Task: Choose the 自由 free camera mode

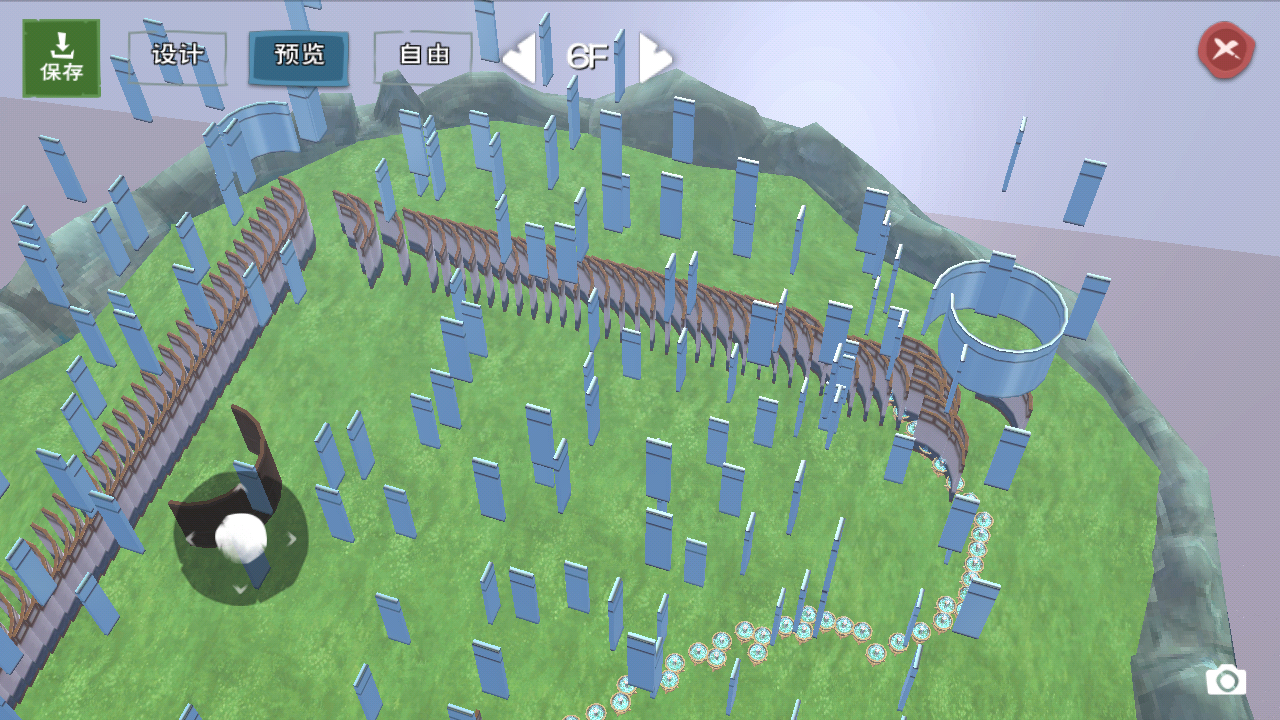Action: [423, 56]
